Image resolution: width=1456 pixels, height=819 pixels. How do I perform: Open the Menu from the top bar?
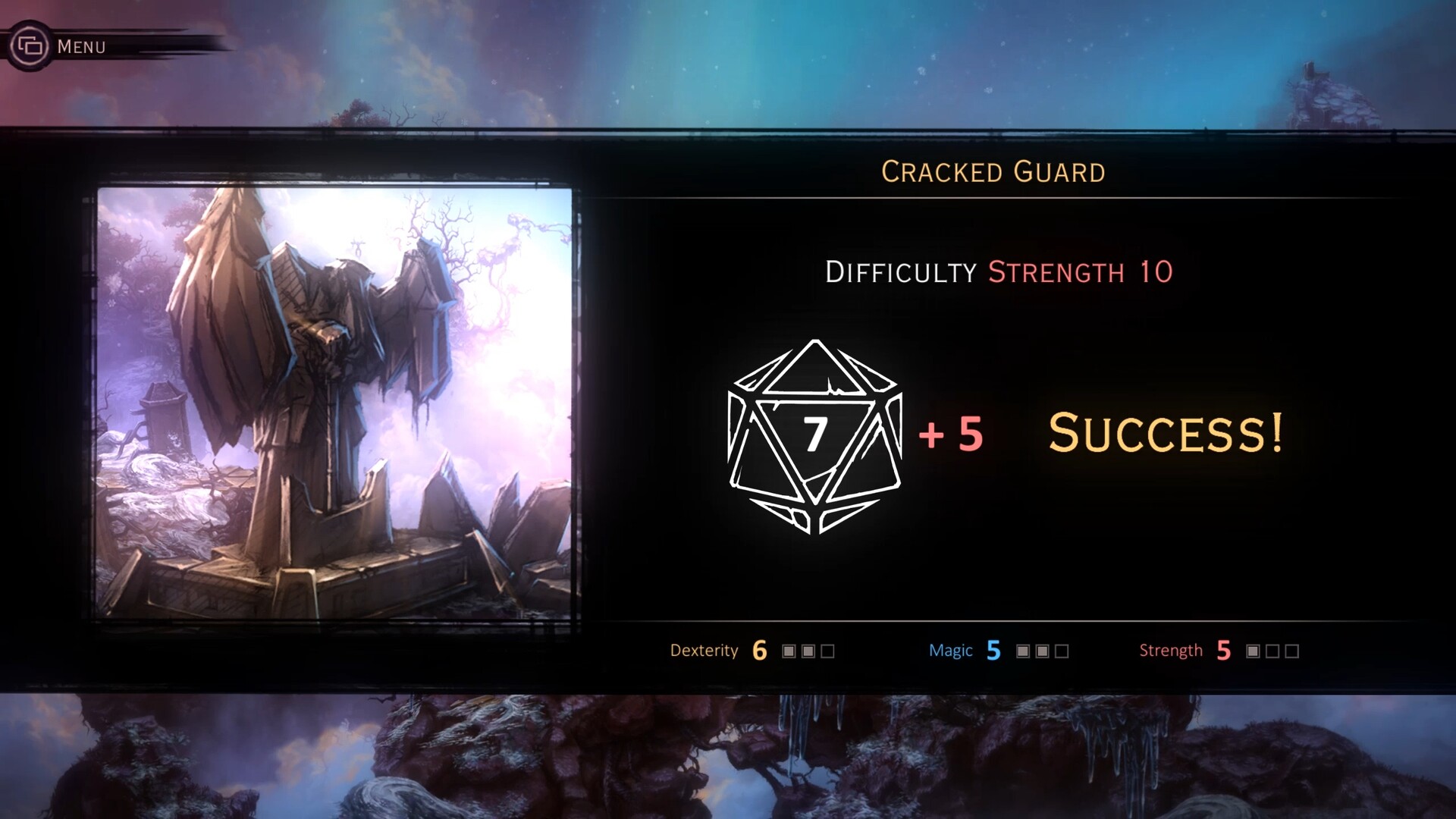pyautogui.click(x=82, y=46)
